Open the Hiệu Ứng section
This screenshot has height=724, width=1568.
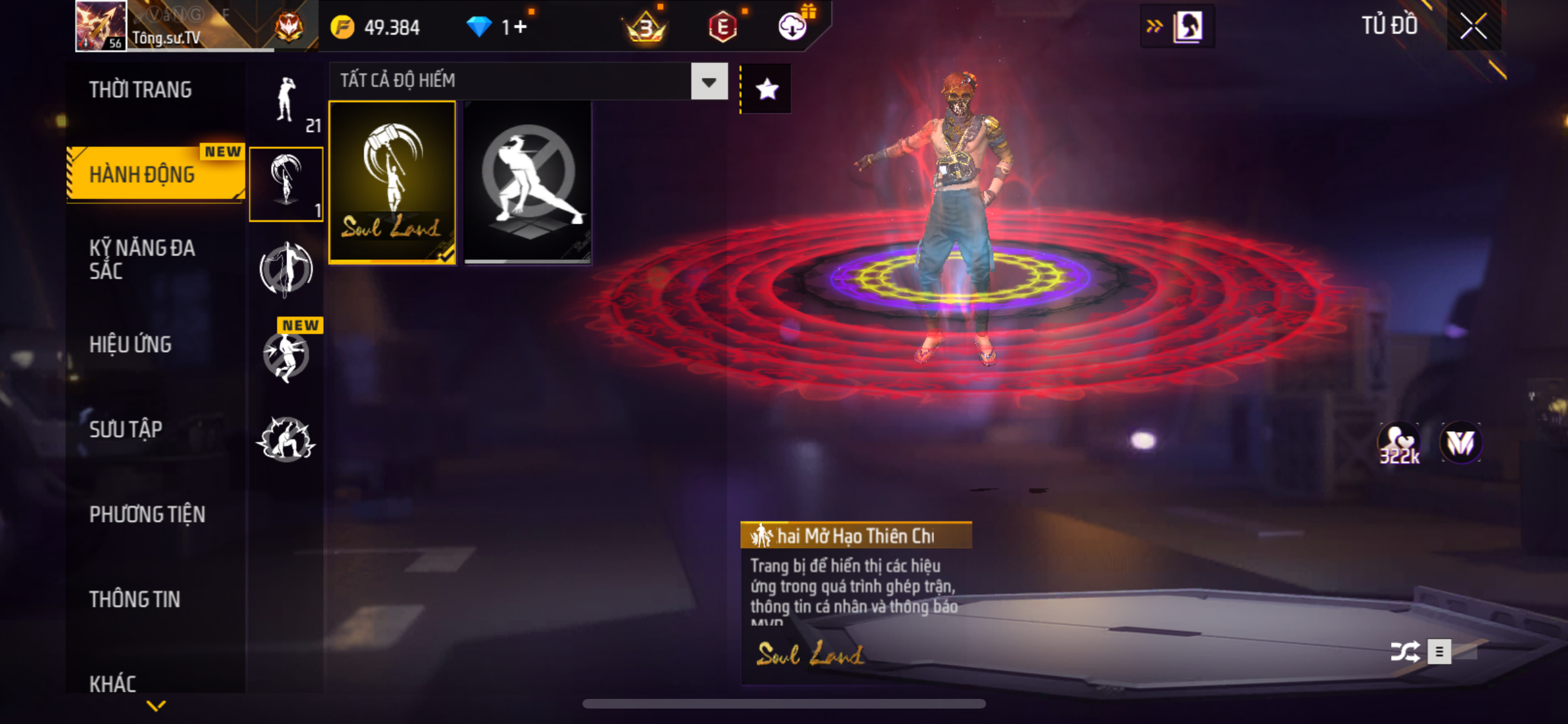pyautogui.click(x=131, y=344)
